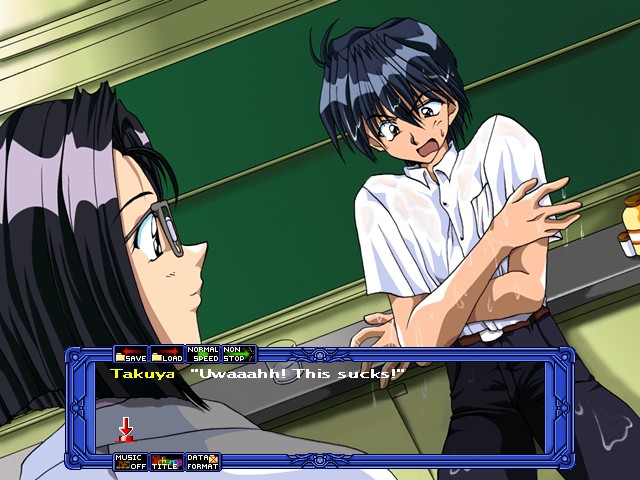Screen dimensions: 640x480
Task: Turn Music Off
Action: click(x=131, y=462)
